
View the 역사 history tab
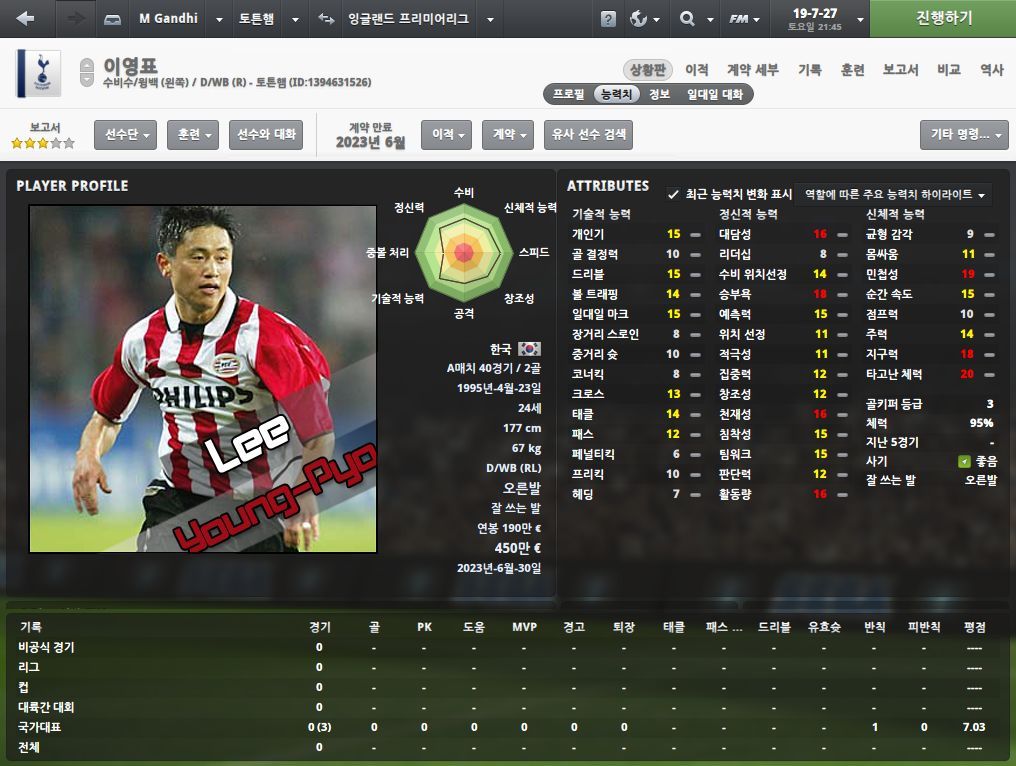991,69
